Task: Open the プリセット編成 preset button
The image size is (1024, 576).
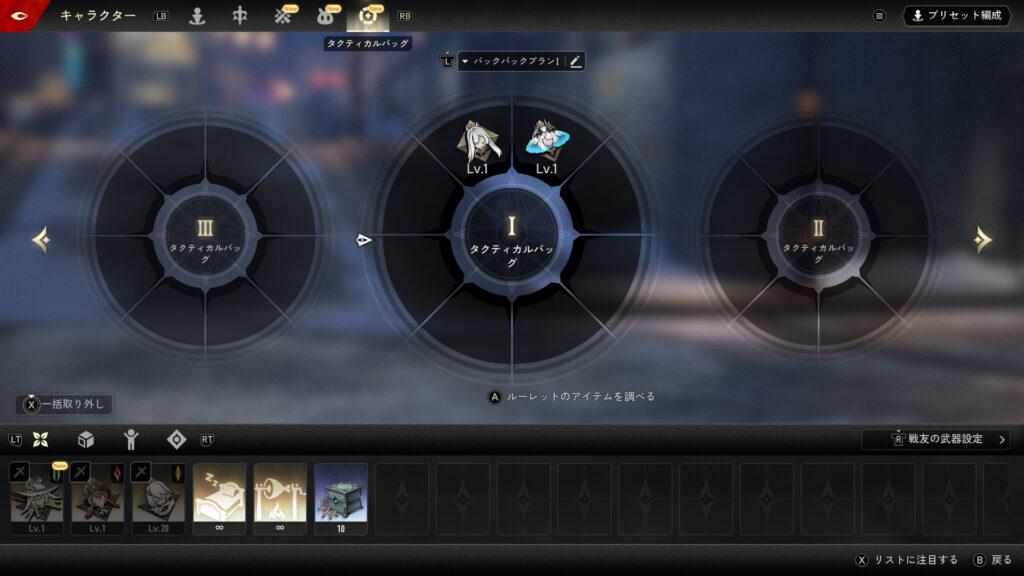Action: pyautogui.click(x=958, y=15)
